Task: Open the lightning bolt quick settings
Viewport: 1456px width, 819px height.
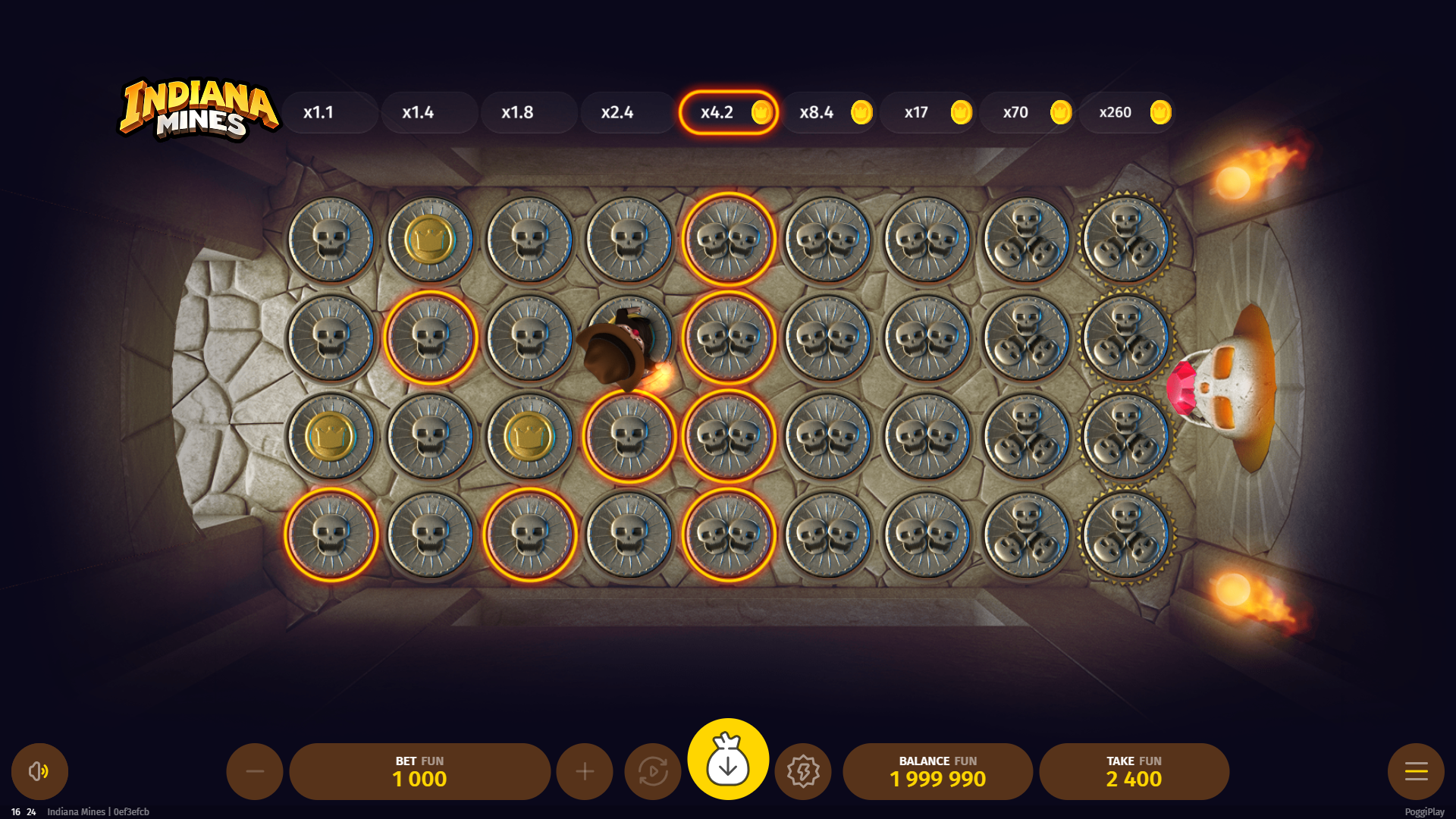Action: tap(803, 771)
